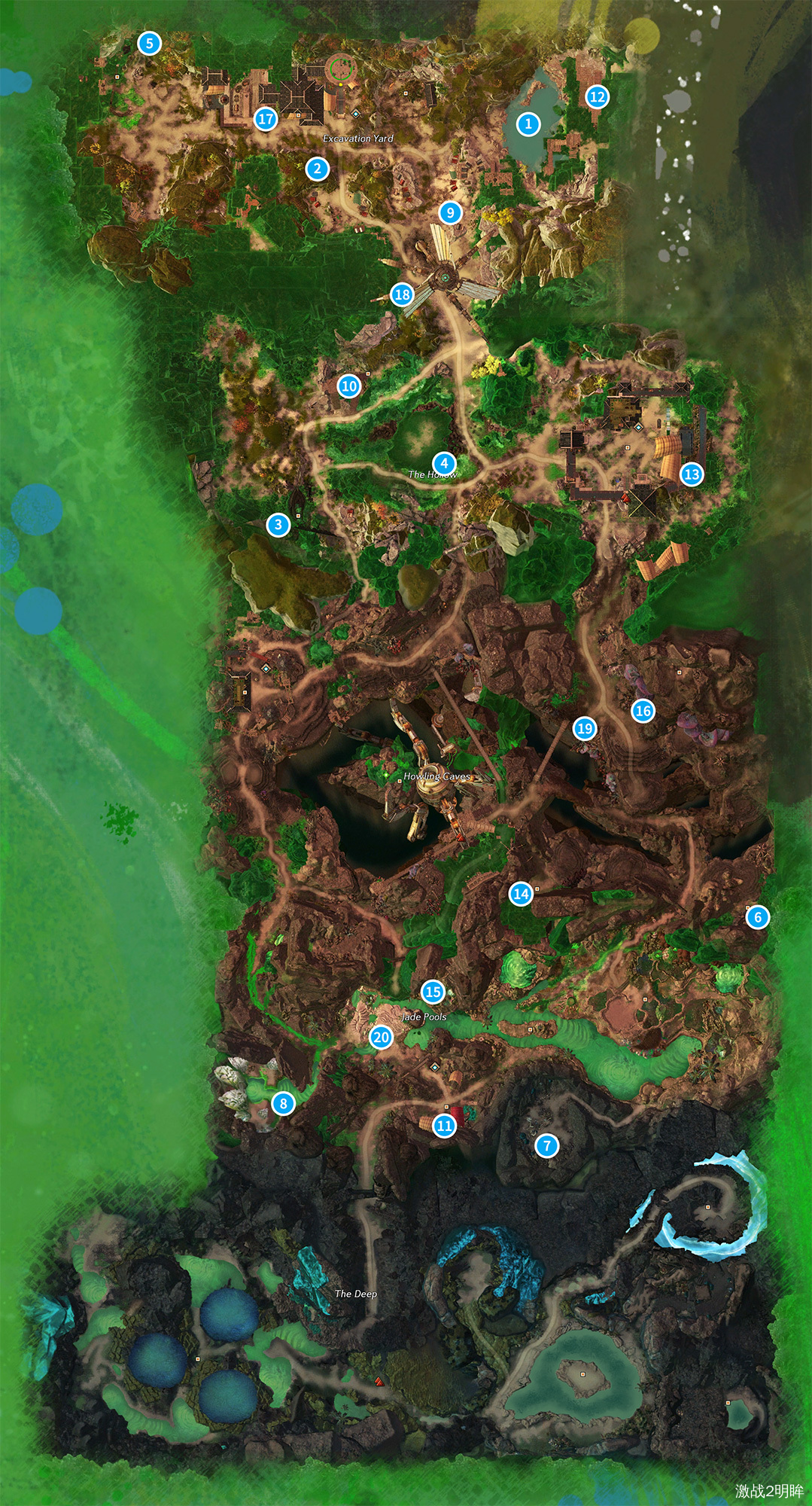Click map marker number 13
Image resolution: width=812 pixels, height=1506 pixels.
692,474
